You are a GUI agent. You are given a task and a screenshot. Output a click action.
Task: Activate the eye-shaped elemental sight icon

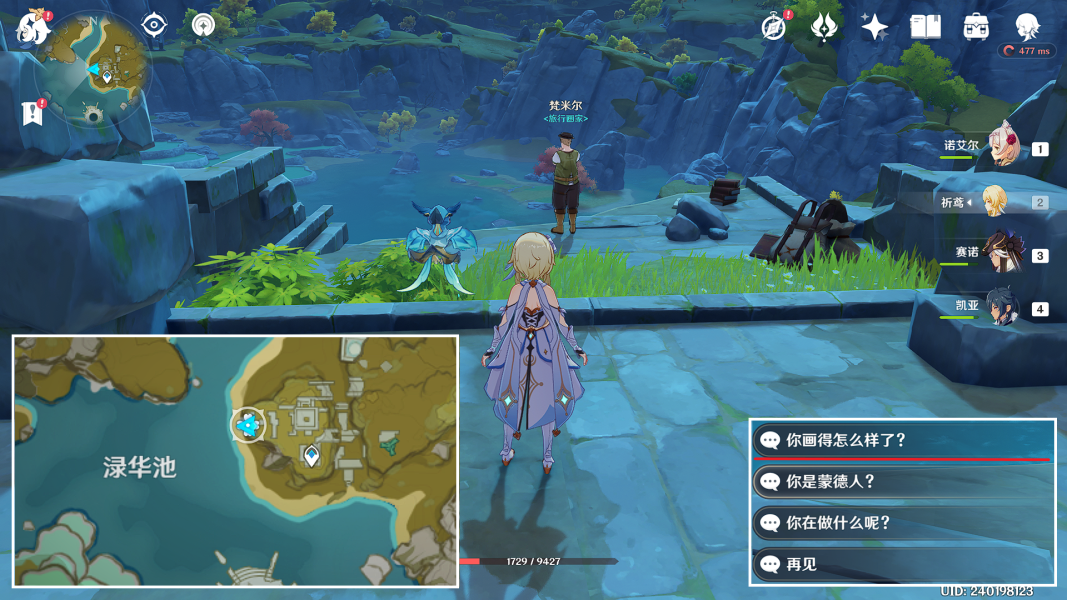tap(154, 25)
